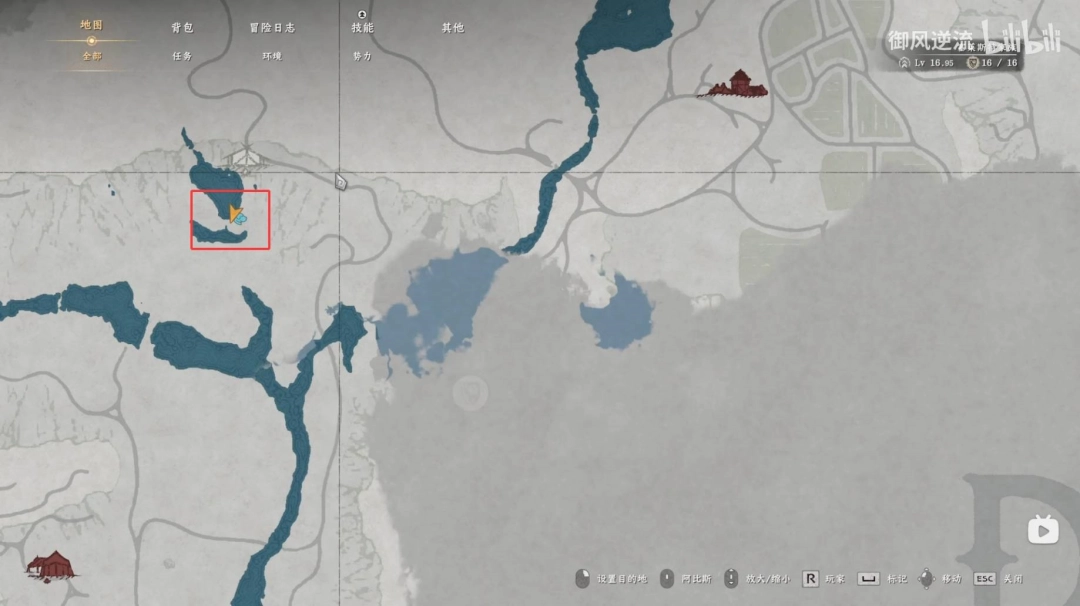Screen dimensions: 1080x606
Task: Click the red camp marker at bottom-left
Action: click(50, 566)
